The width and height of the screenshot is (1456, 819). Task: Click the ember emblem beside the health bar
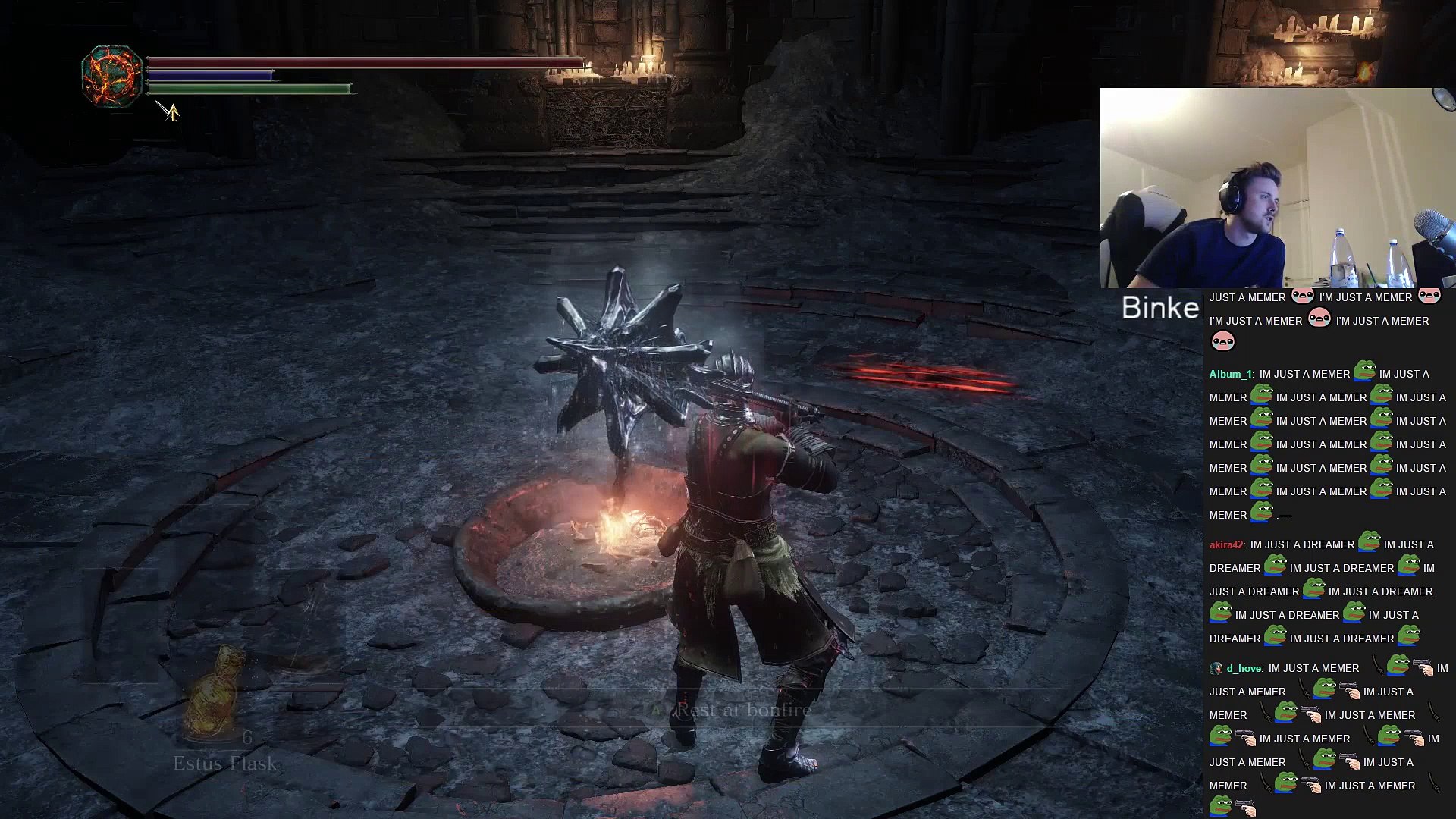click(x=112, y=76)
